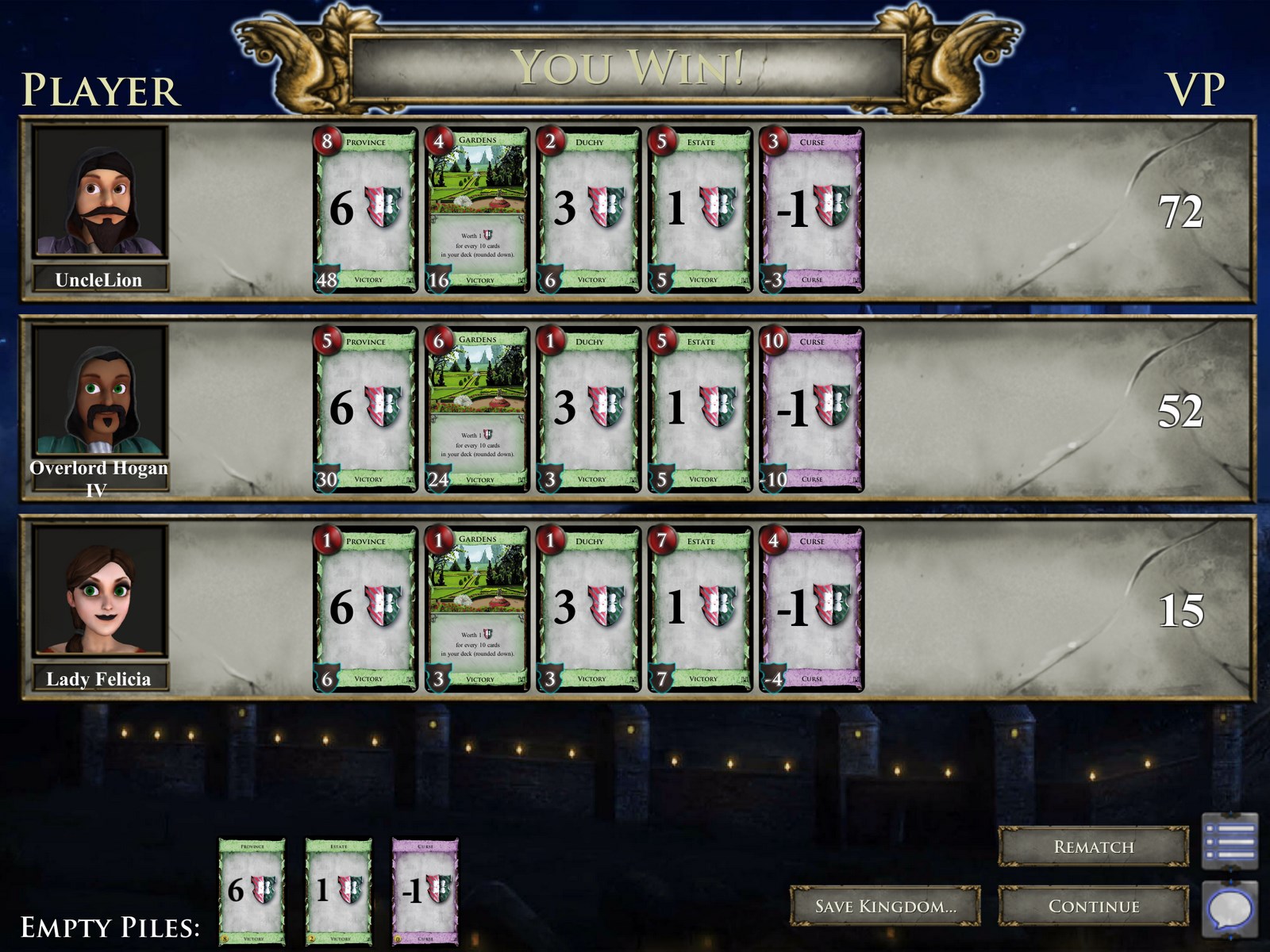This screenshot has width=1270, height=952.
Task: Start a rematch game
Action: (1093, 846)
